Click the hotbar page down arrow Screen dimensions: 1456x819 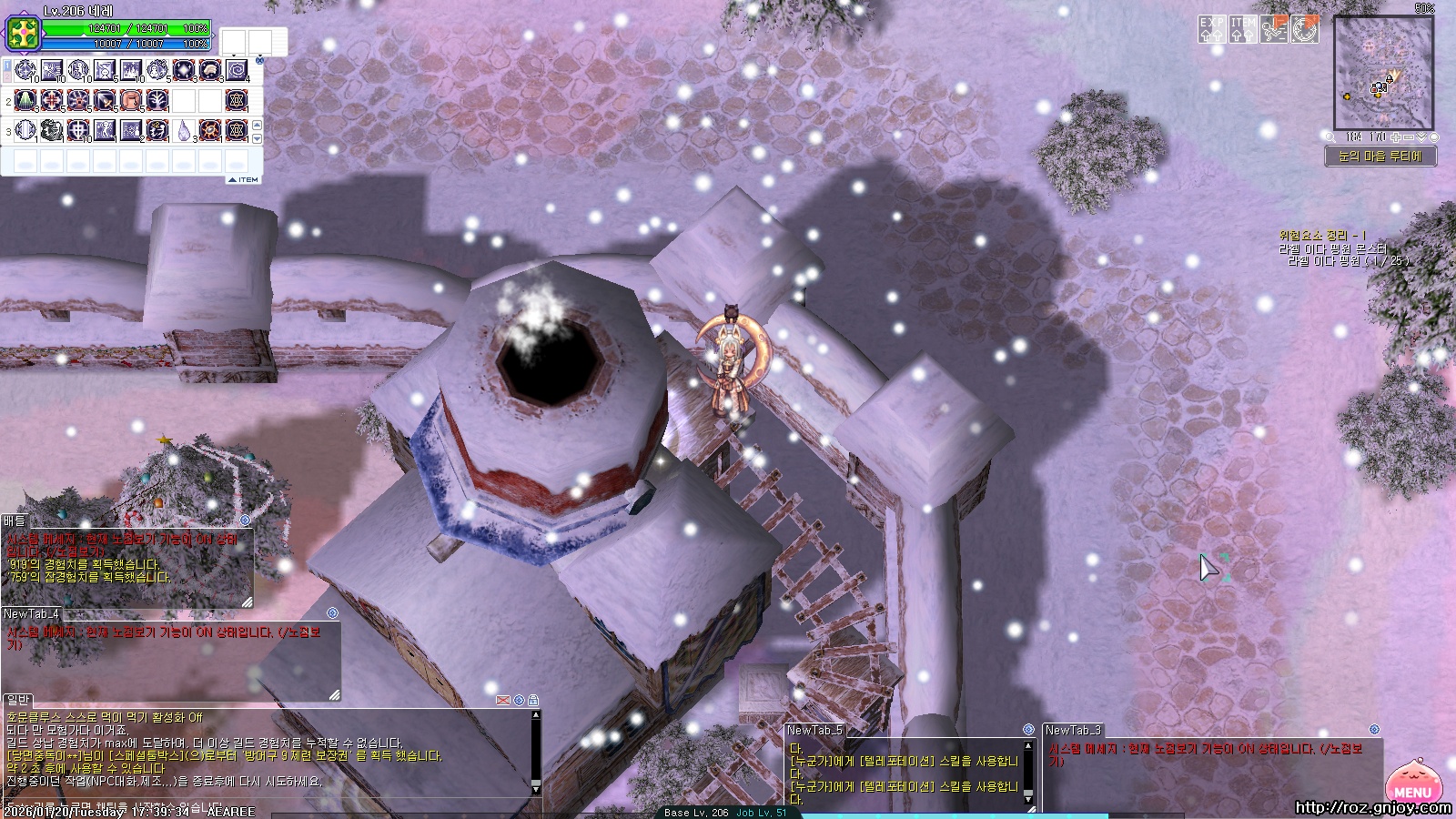pyautogui.click(x=257, y=138)
